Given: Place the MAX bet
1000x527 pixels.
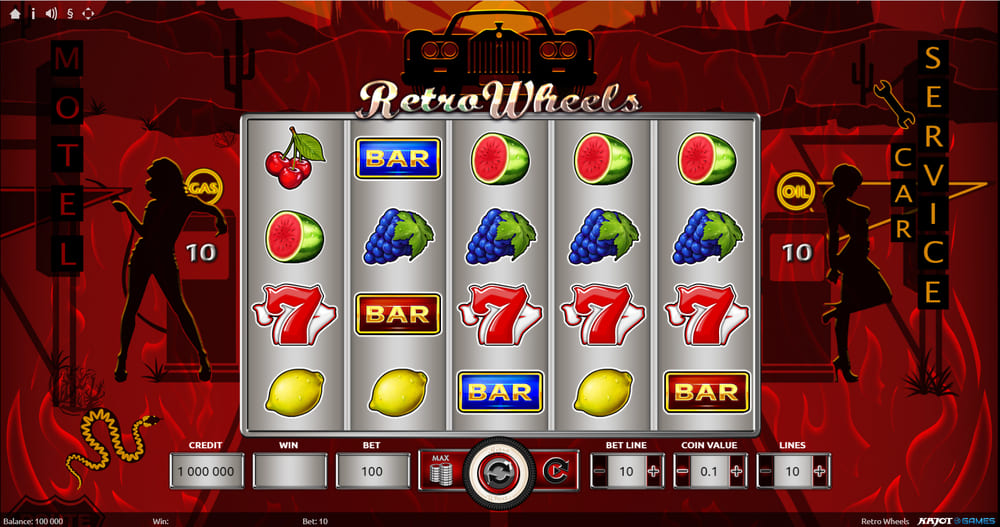Looking at the screenshot, I should pyautogui.click(x=440, y=469).
